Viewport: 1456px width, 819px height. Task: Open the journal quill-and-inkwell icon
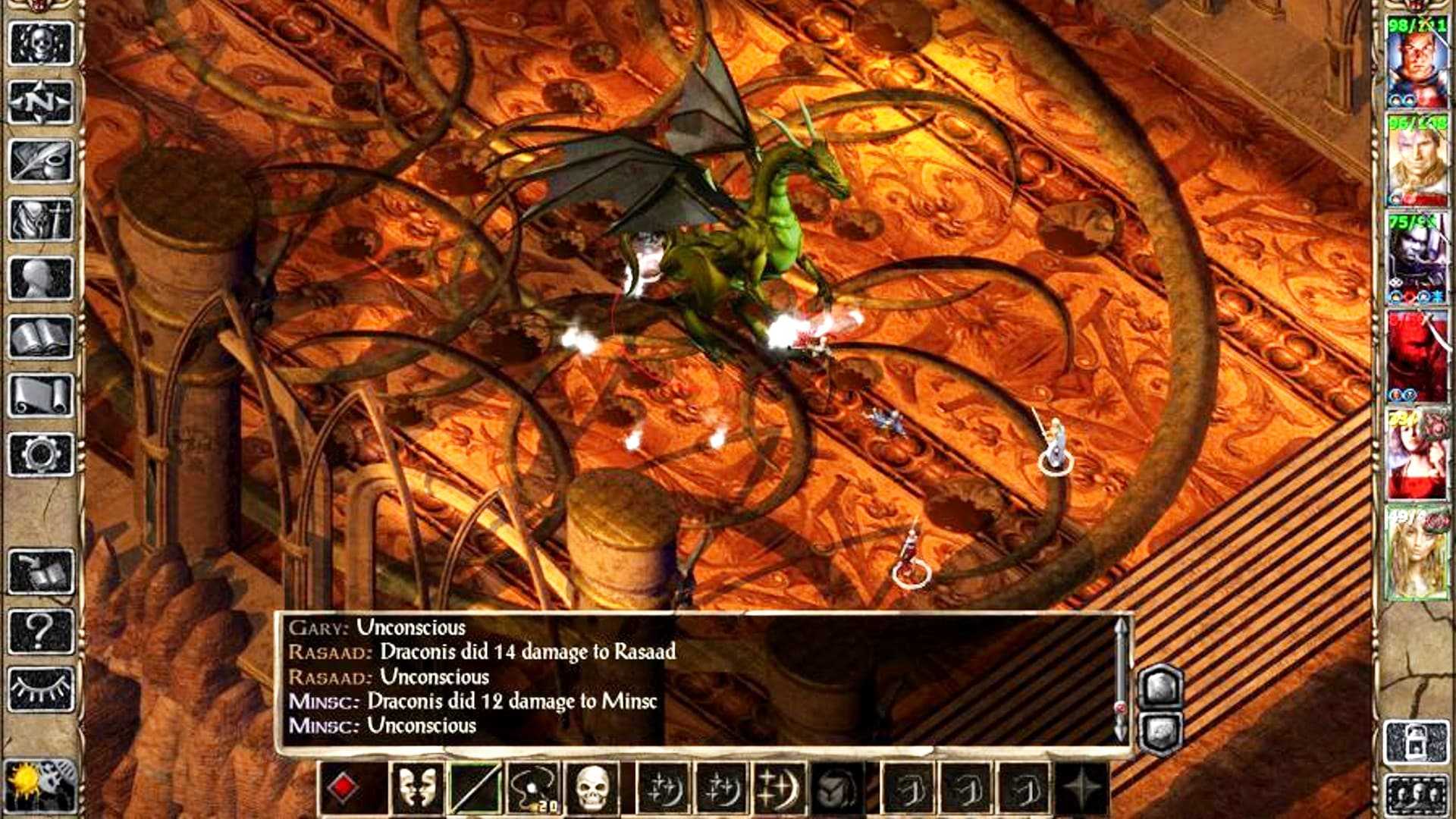click(41, 161)
